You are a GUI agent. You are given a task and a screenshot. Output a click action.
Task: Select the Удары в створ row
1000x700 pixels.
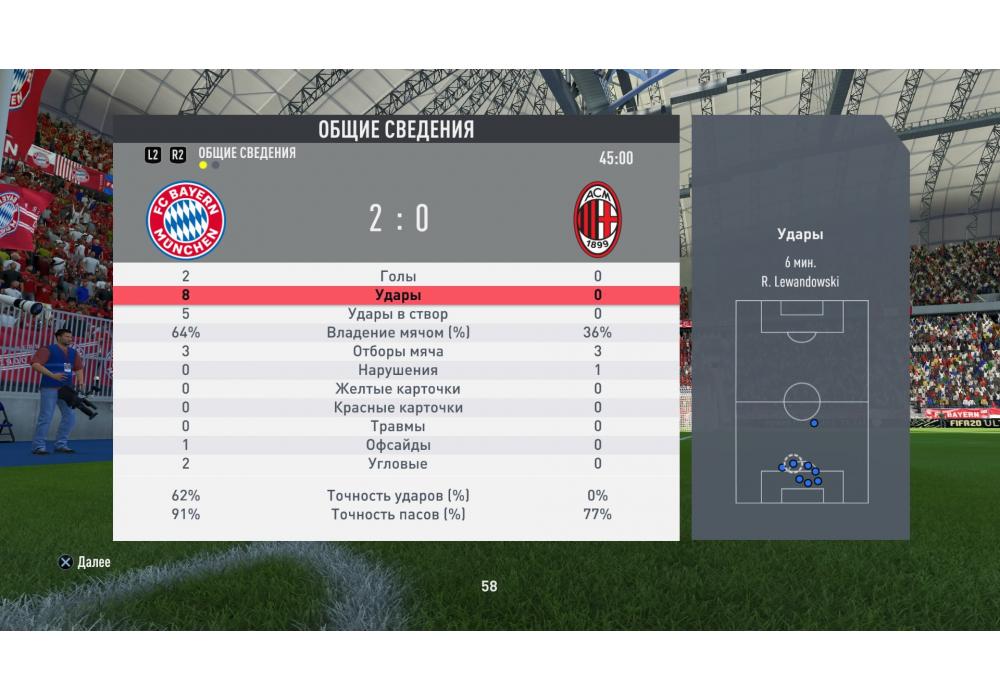coord(398,314)
